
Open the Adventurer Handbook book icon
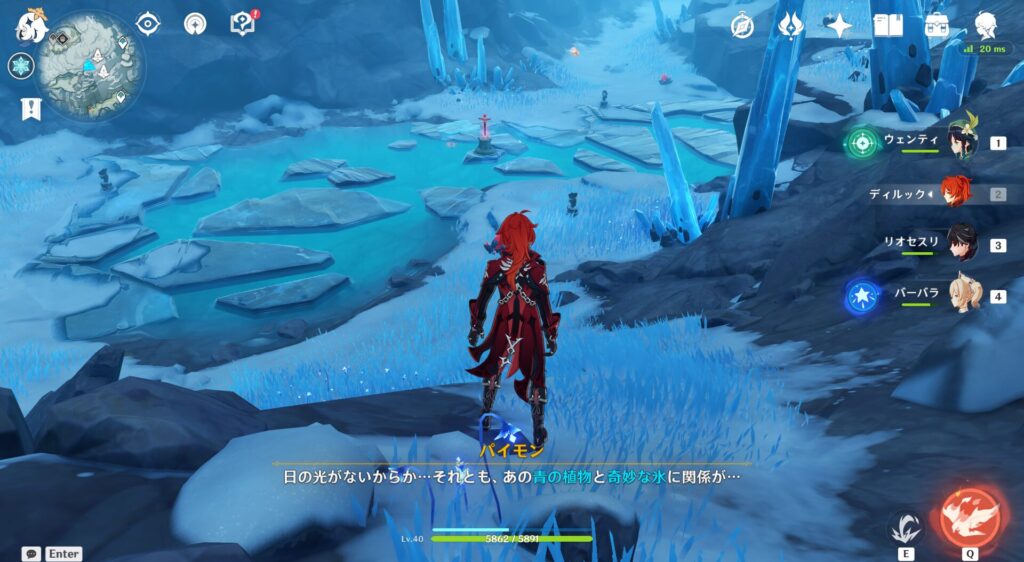point(888,25)
